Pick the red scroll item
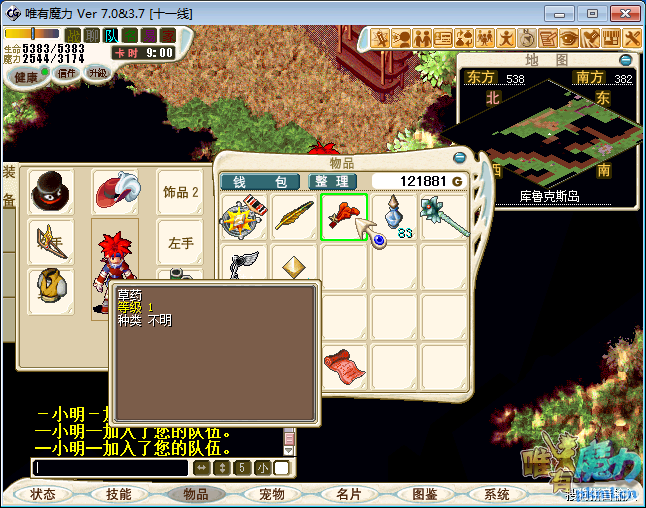Screen dimensions: 646x508 343,365
